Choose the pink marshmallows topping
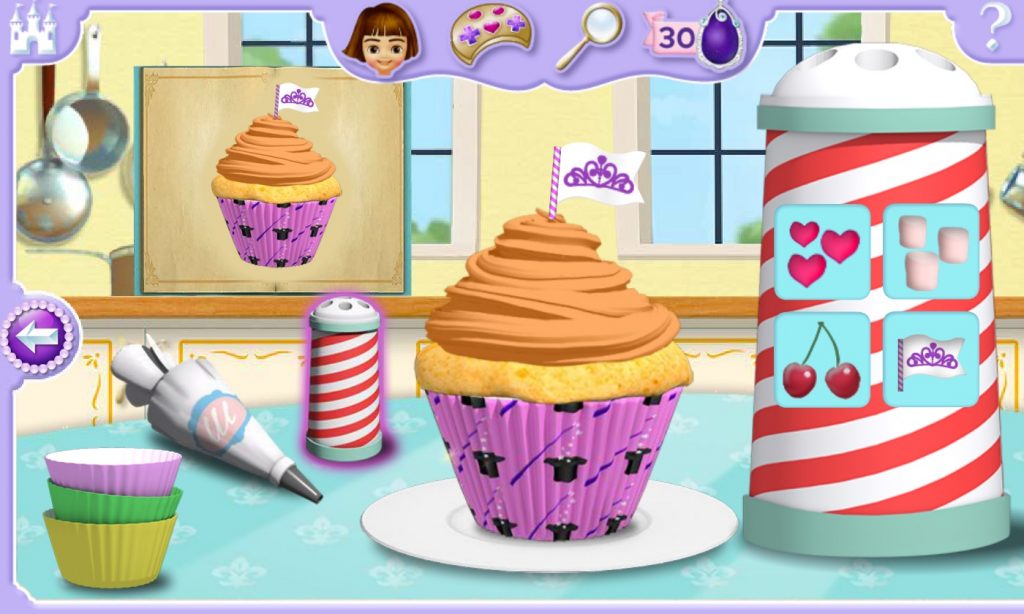This screenshot has height=614, width=1024. (x=930, y=252)
